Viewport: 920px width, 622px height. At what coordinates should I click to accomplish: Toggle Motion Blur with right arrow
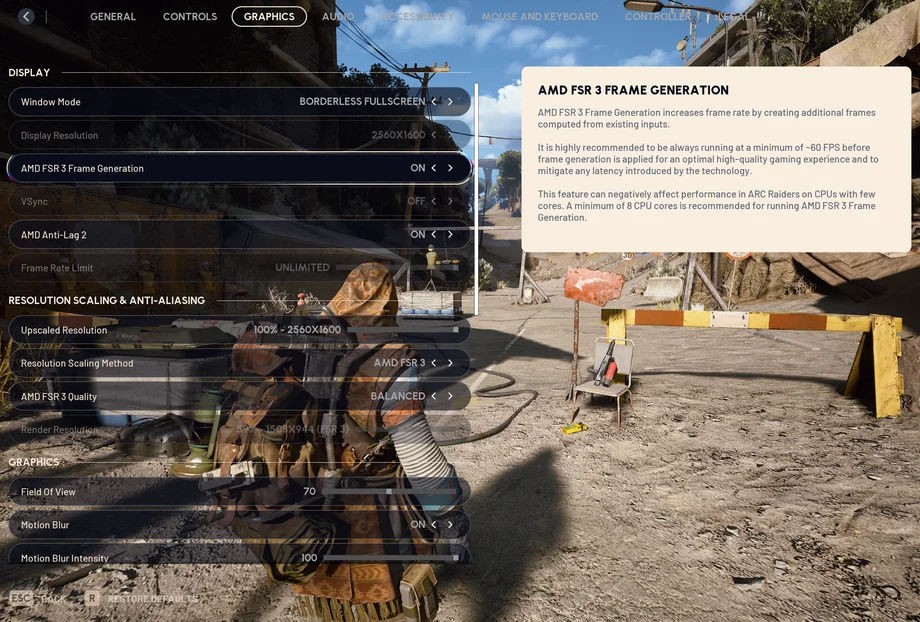tap(450, 525)
